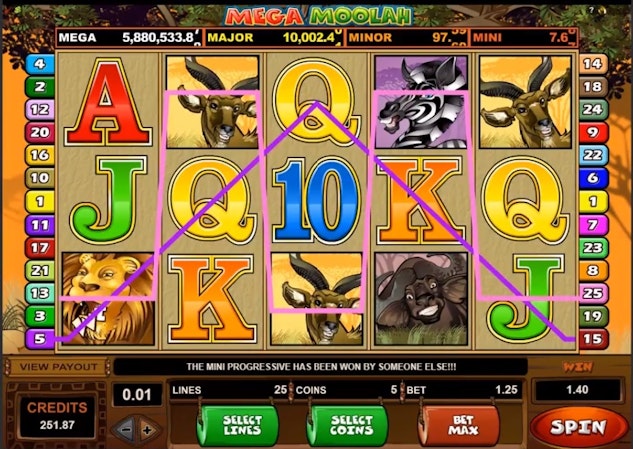This screenshot has width=633, height=449.
Task: Select payline marker 25
Action: coord(593,292)
